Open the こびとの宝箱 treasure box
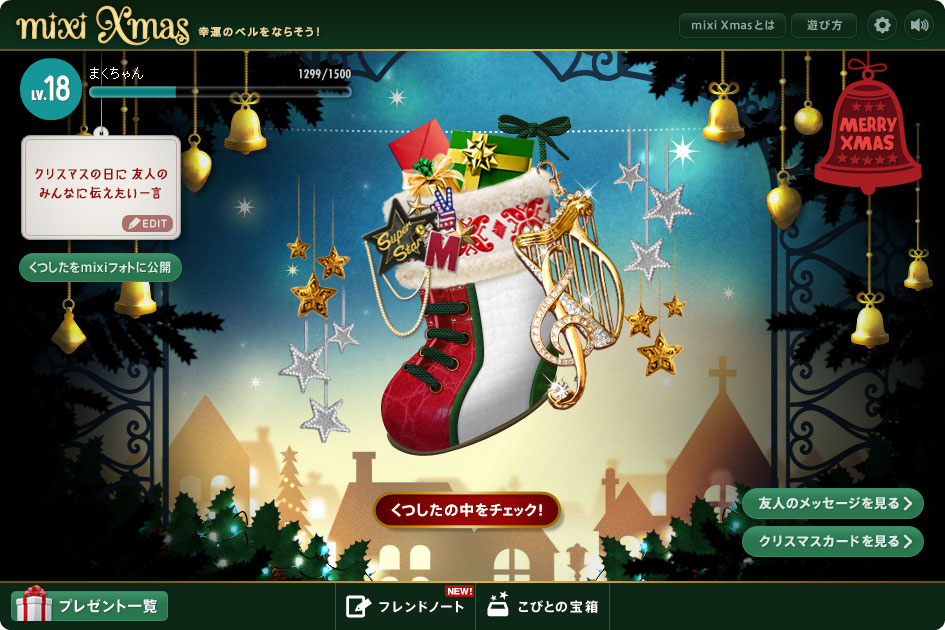 pyautogui.click(x=543, y=606)
